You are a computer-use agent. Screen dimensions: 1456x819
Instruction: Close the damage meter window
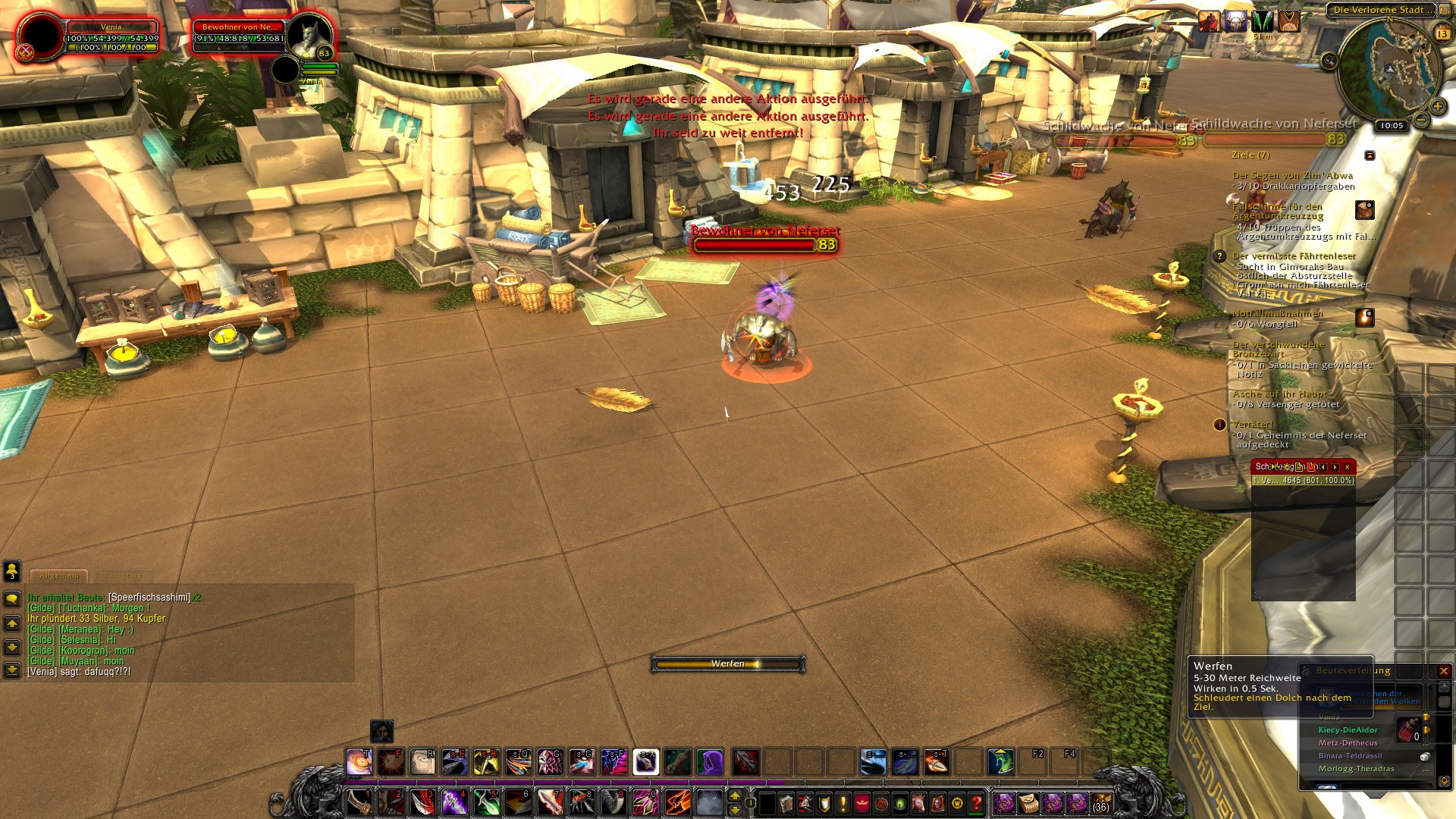click(1347, 467)
